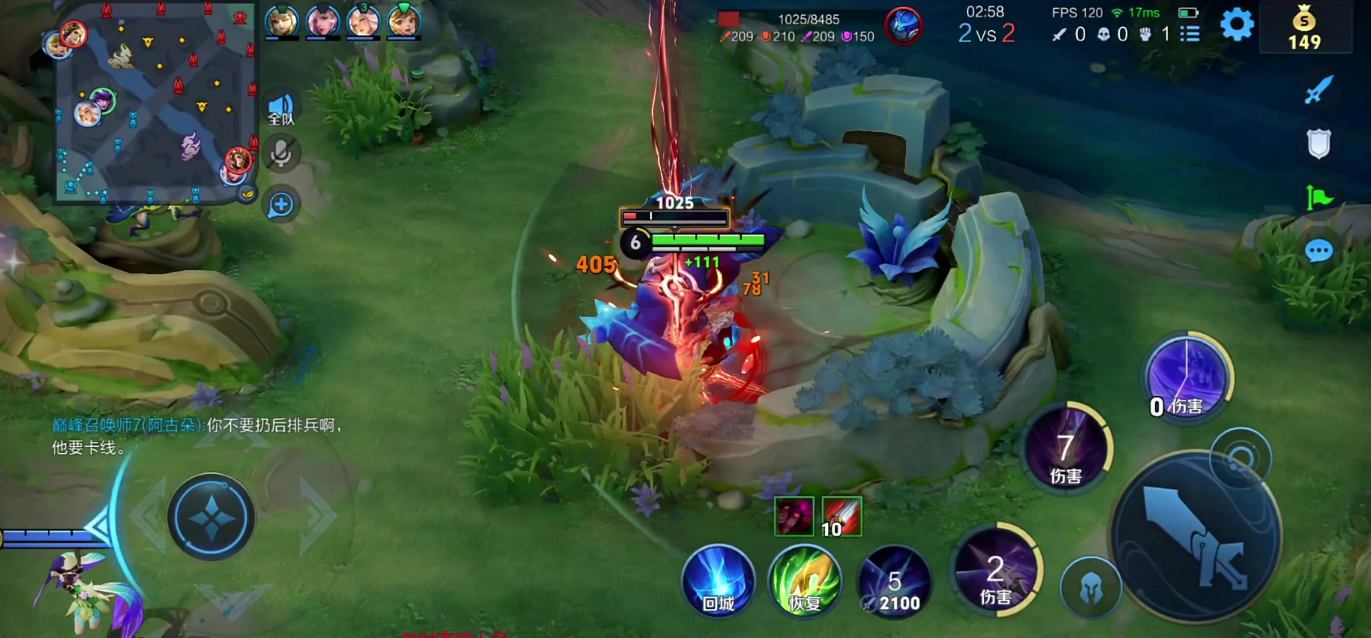Tap the tower-attack target button
The image size is (1371, 638).
pos(1240,457)
